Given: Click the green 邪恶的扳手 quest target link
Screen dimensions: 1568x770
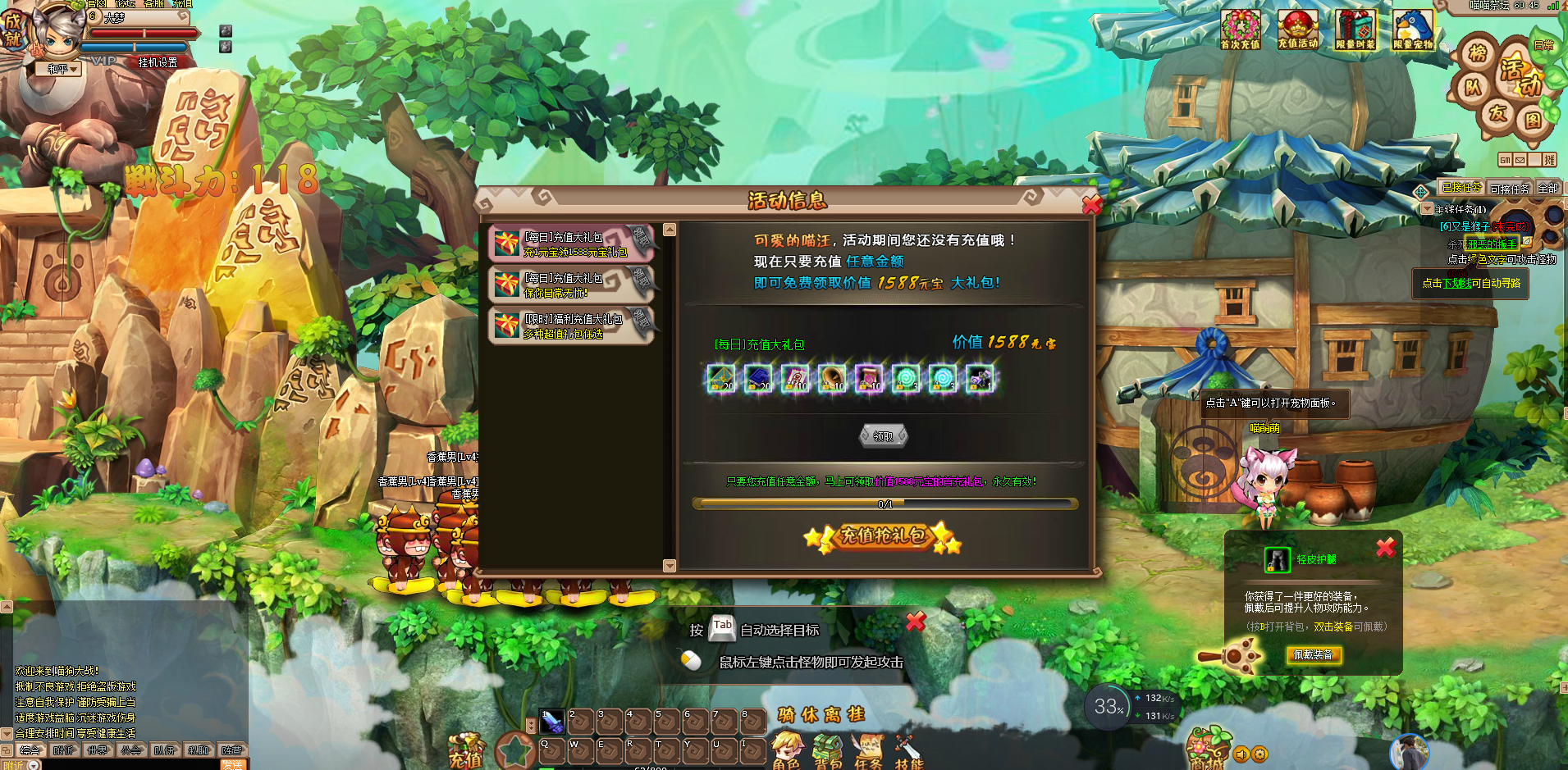Looking at the screenshot, I should [1492, 244].
